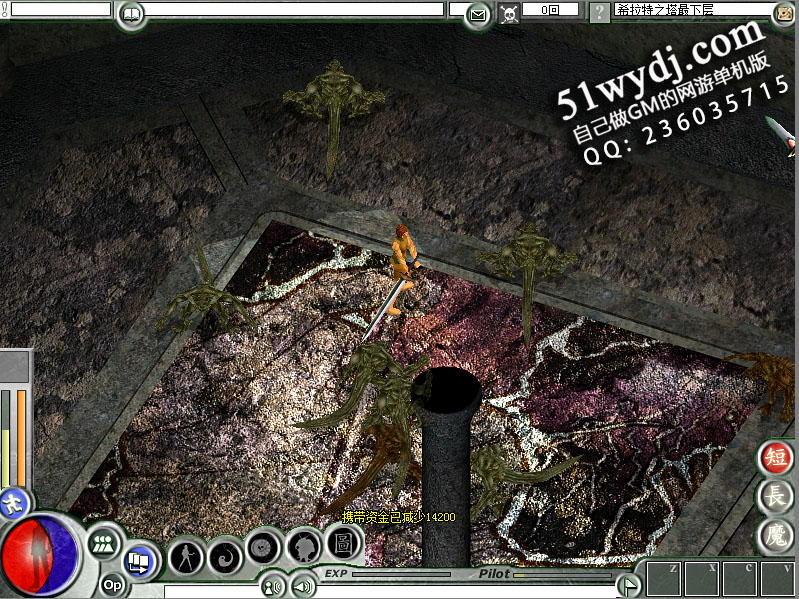Select the magic (魔) button

(776, 534)
